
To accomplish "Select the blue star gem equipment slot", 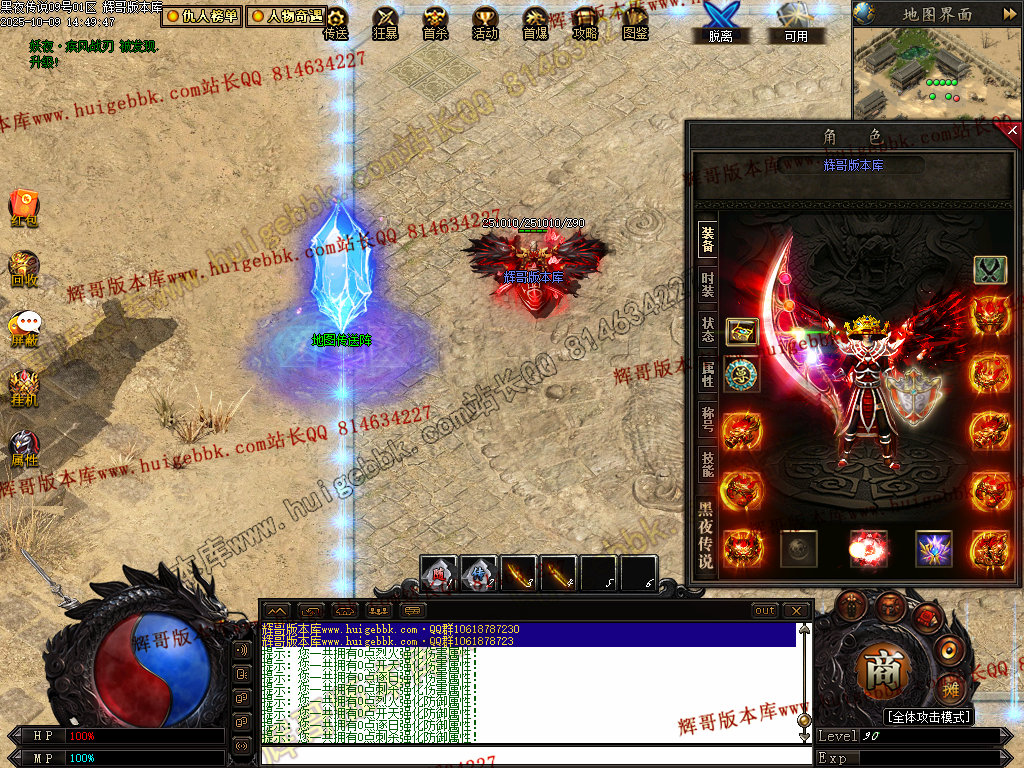I will point(933,549).
